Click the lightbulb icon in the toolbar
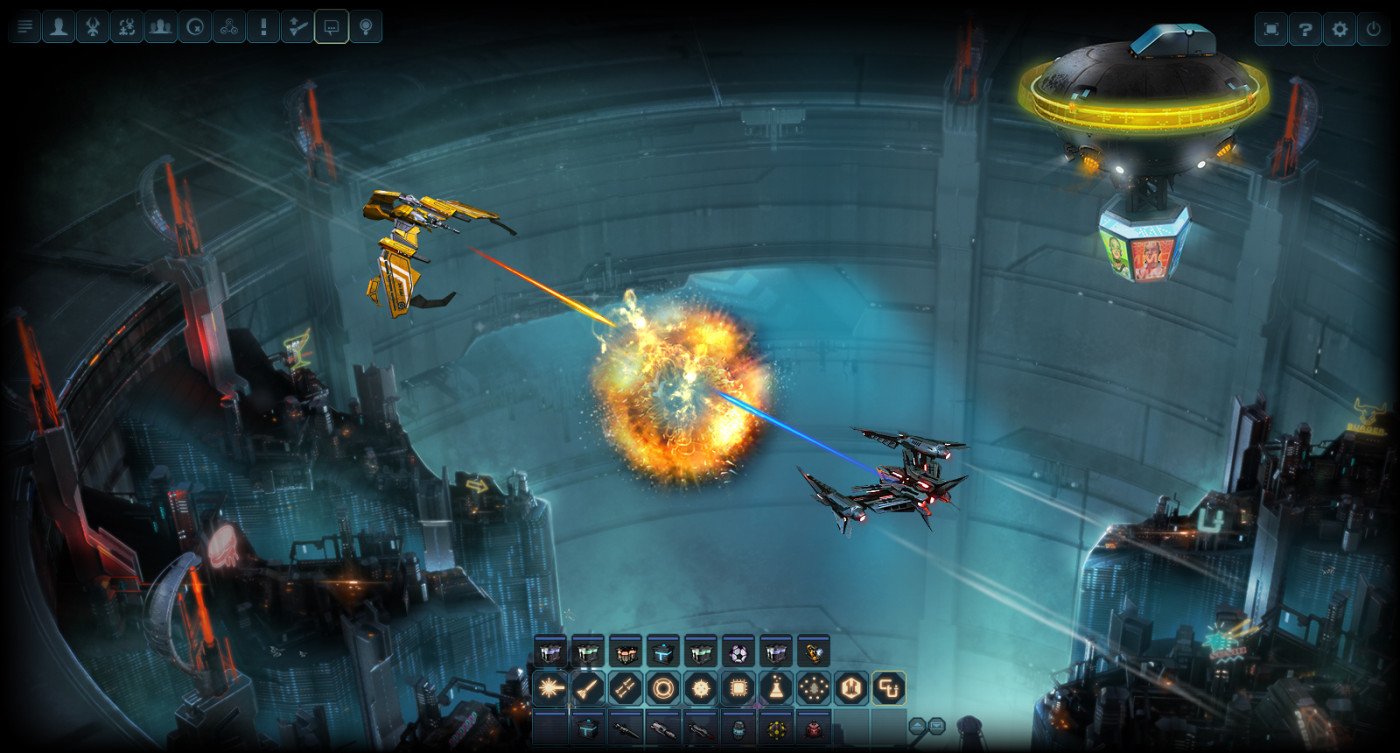1400x753 pixels. coord(365,27)
